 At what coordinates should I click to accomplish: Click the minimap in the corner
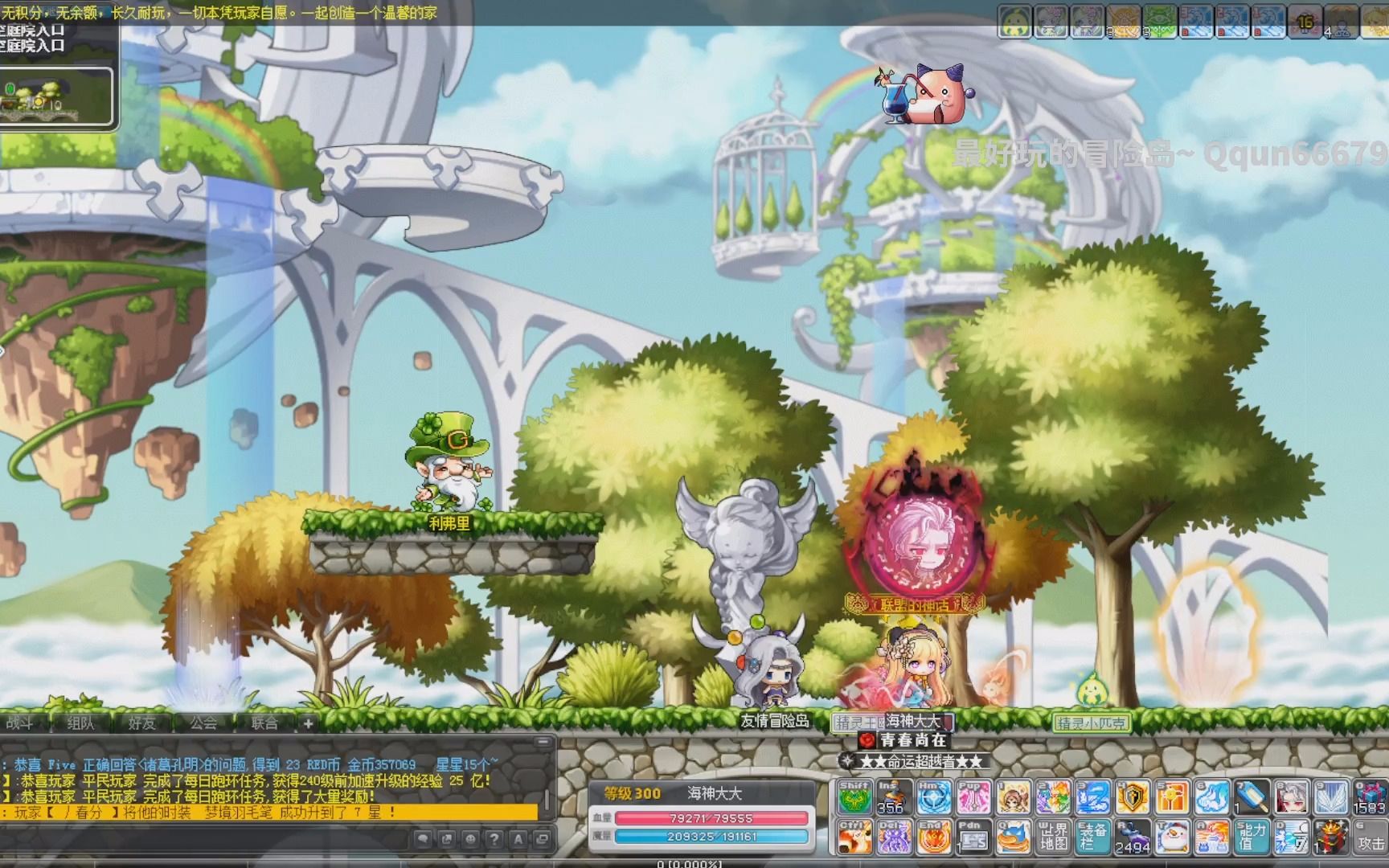coord(55,96)
